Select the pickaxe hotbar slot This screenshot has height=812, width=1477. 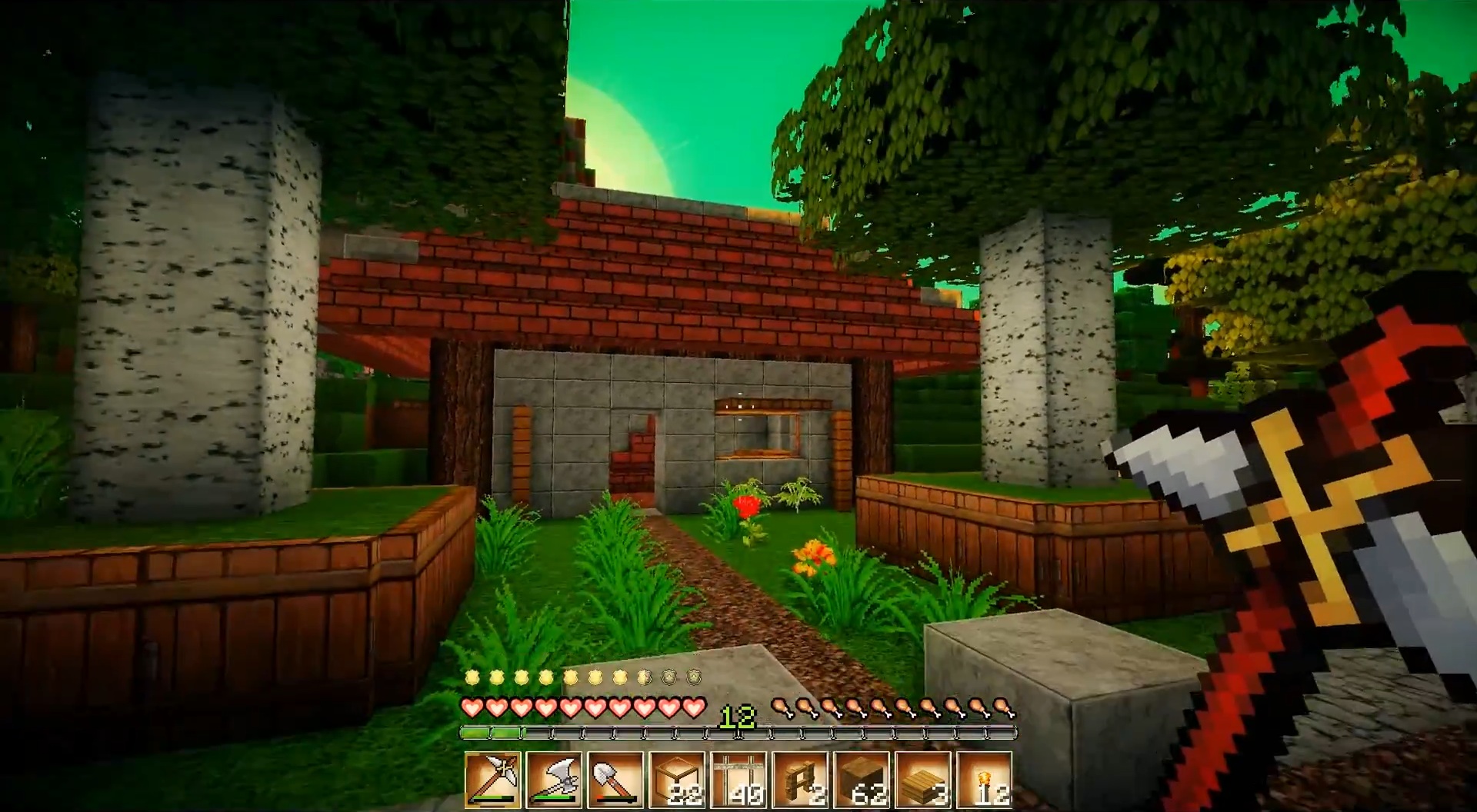tap(492, 780)
